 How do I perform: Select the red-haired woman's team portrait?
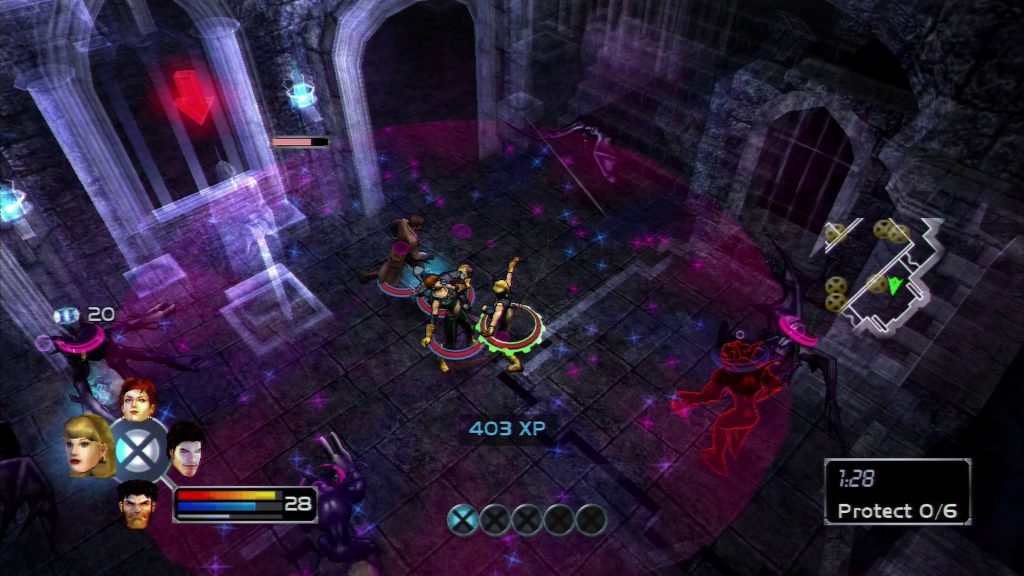point(136,399)
